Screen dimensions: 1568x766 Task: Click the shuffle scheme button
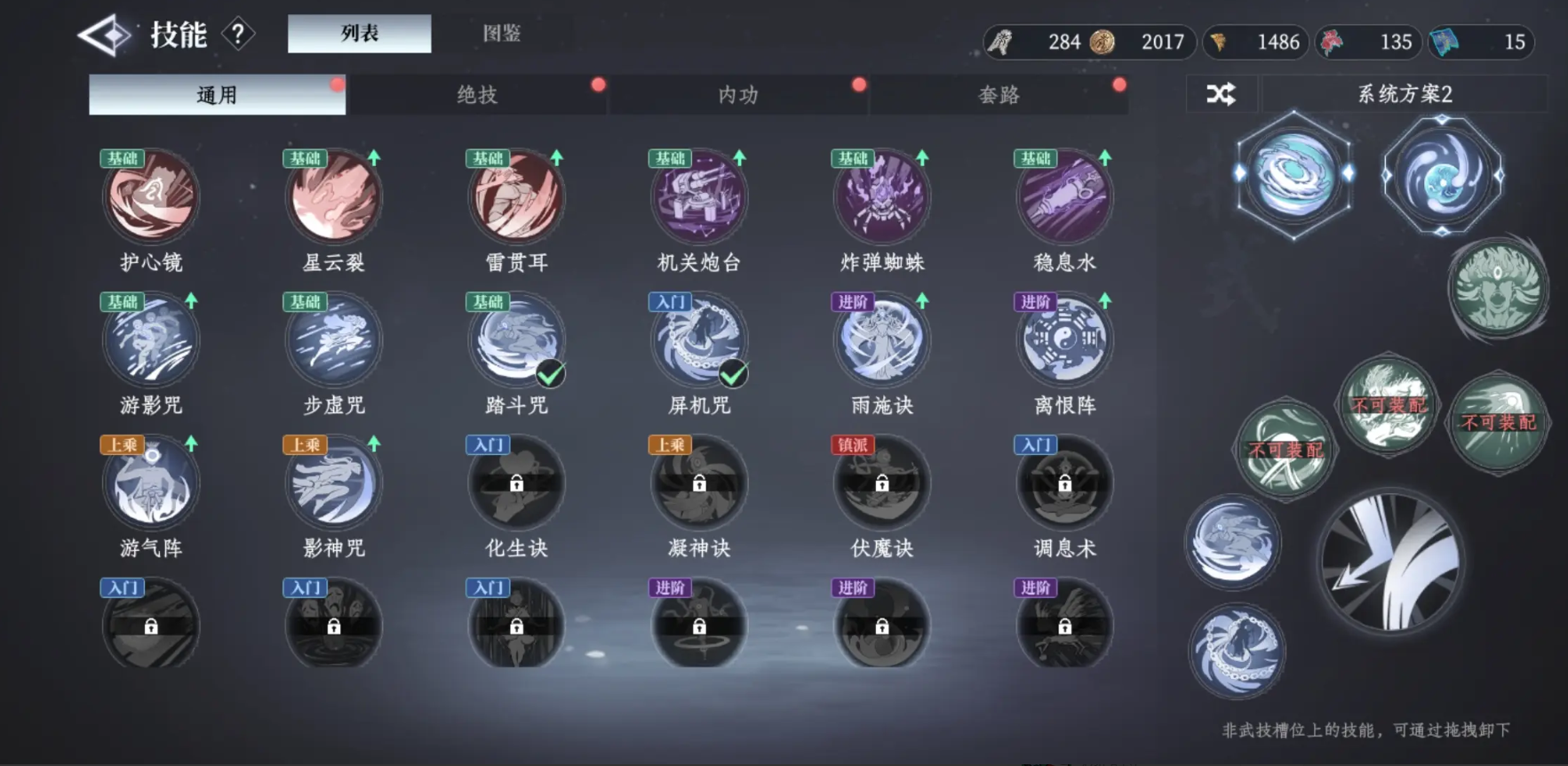pyautogui.click(x=1221, y=94)
